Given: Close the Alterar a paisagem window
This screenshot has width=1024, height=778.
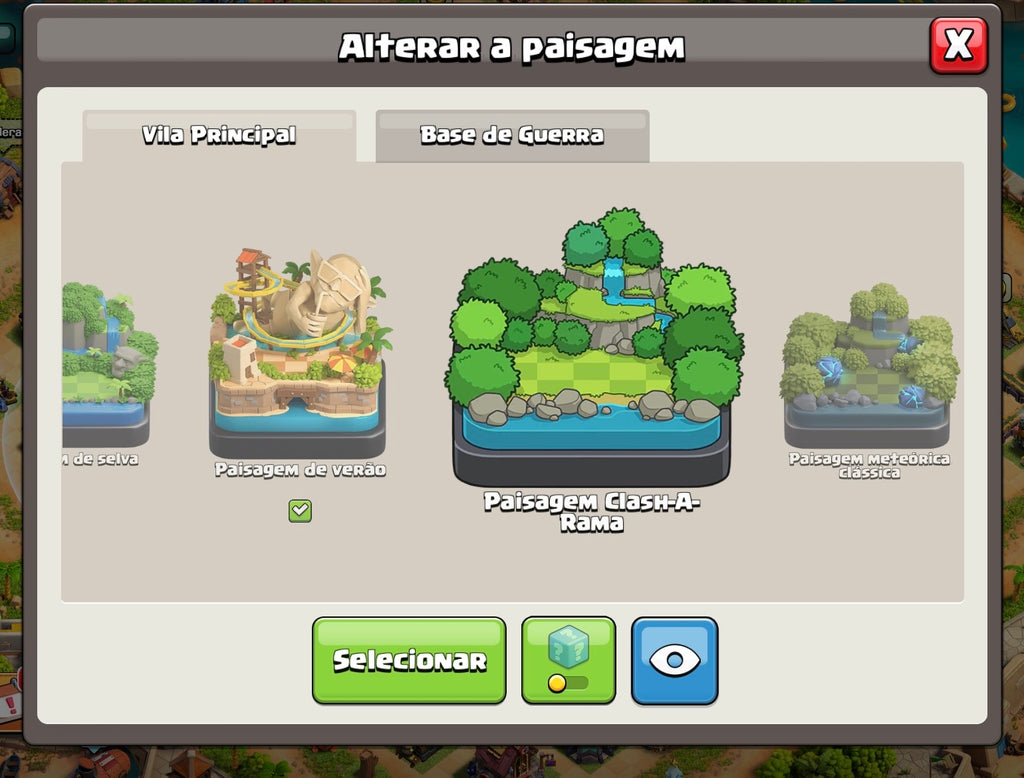Looking at the screenshot, I should click(958, 45).
